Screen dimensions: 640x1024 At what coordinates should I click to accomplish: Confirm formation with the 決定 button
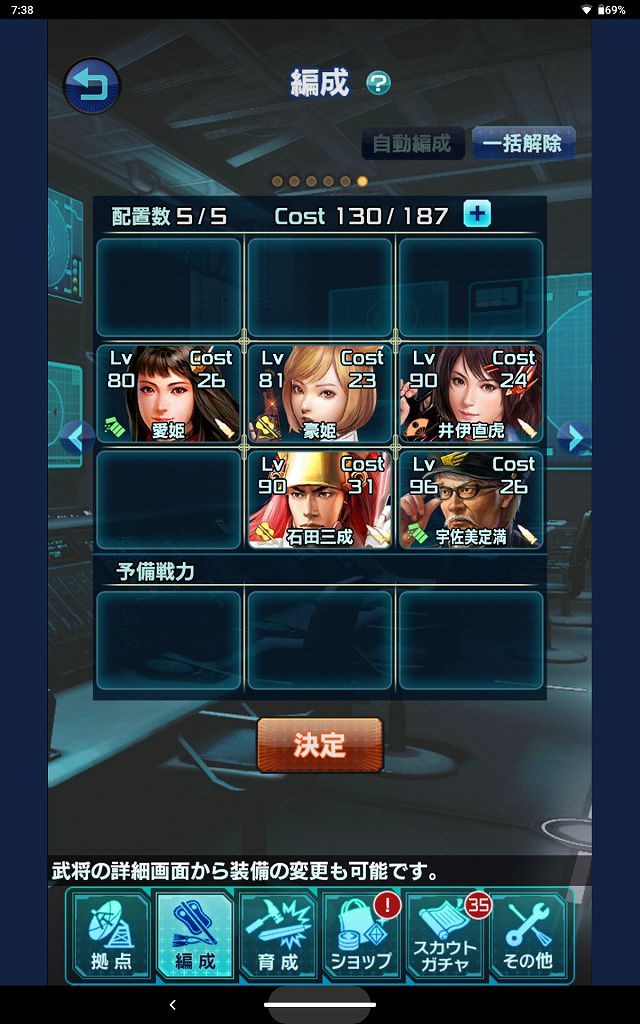pyautogui.click(x=319, y=745)
